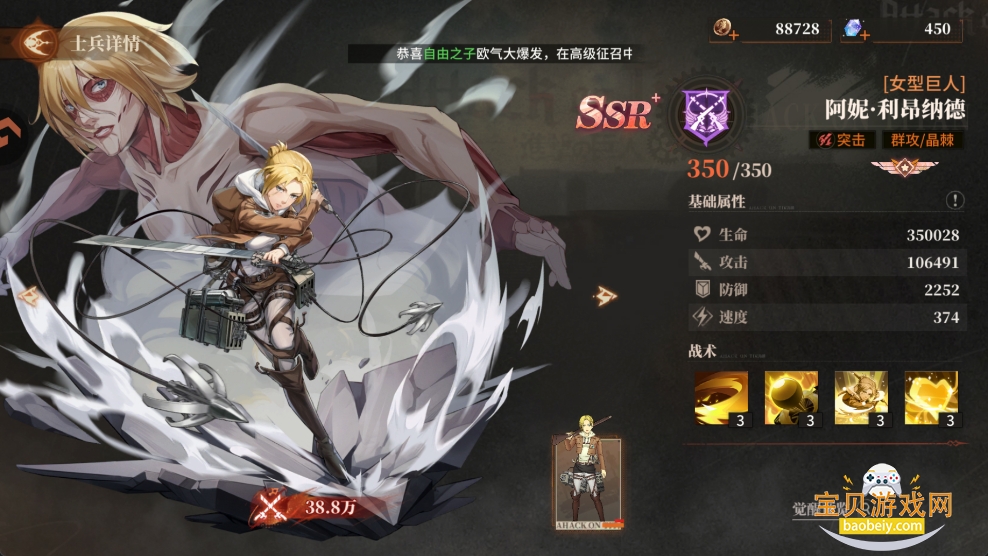Image resolution: width=988 pixels, height=556 pixels.
Task: Add more blue crystals with the plus
Action: click(x=866, y=36)
